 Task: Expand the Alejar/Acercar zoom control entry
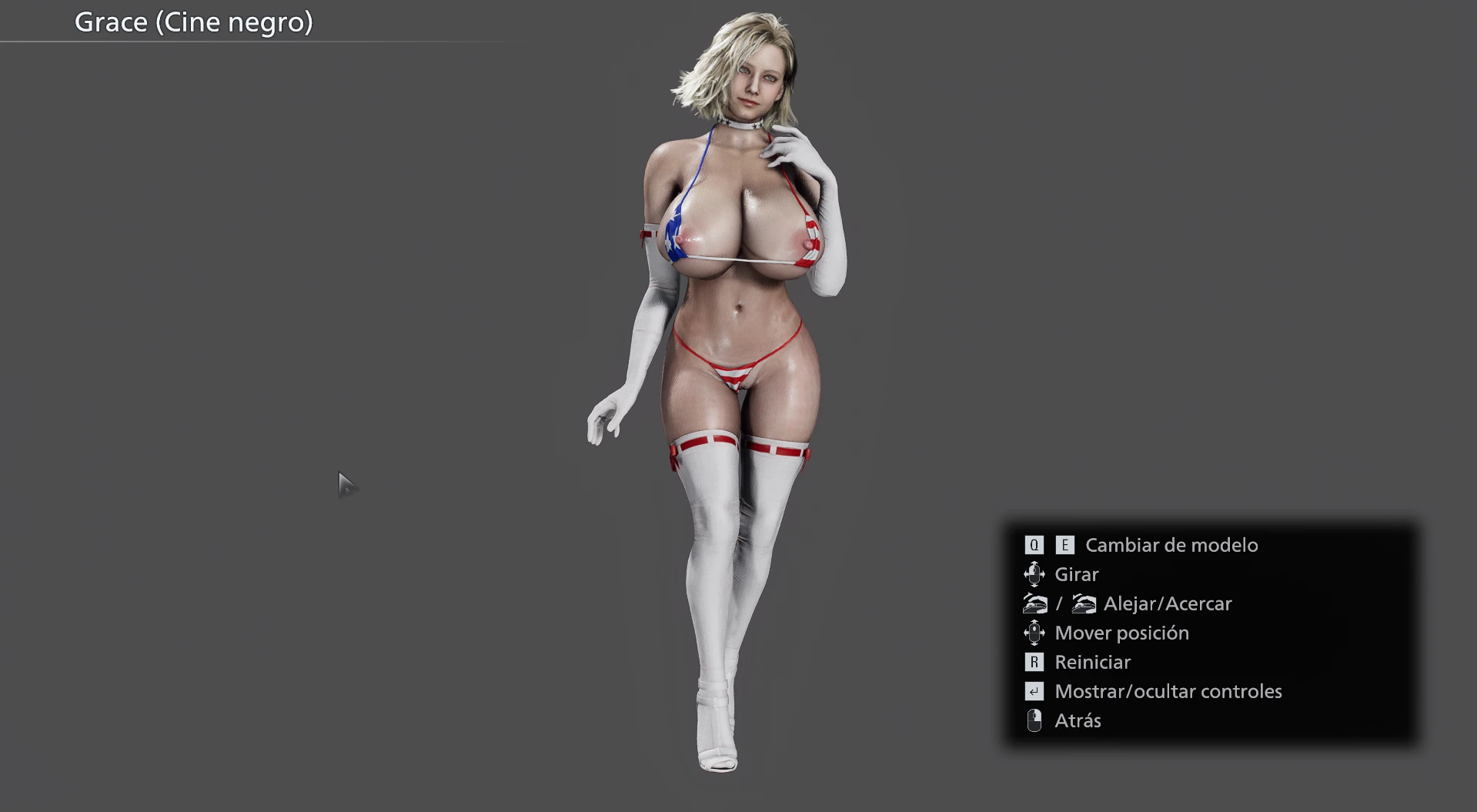point(1168,603)
